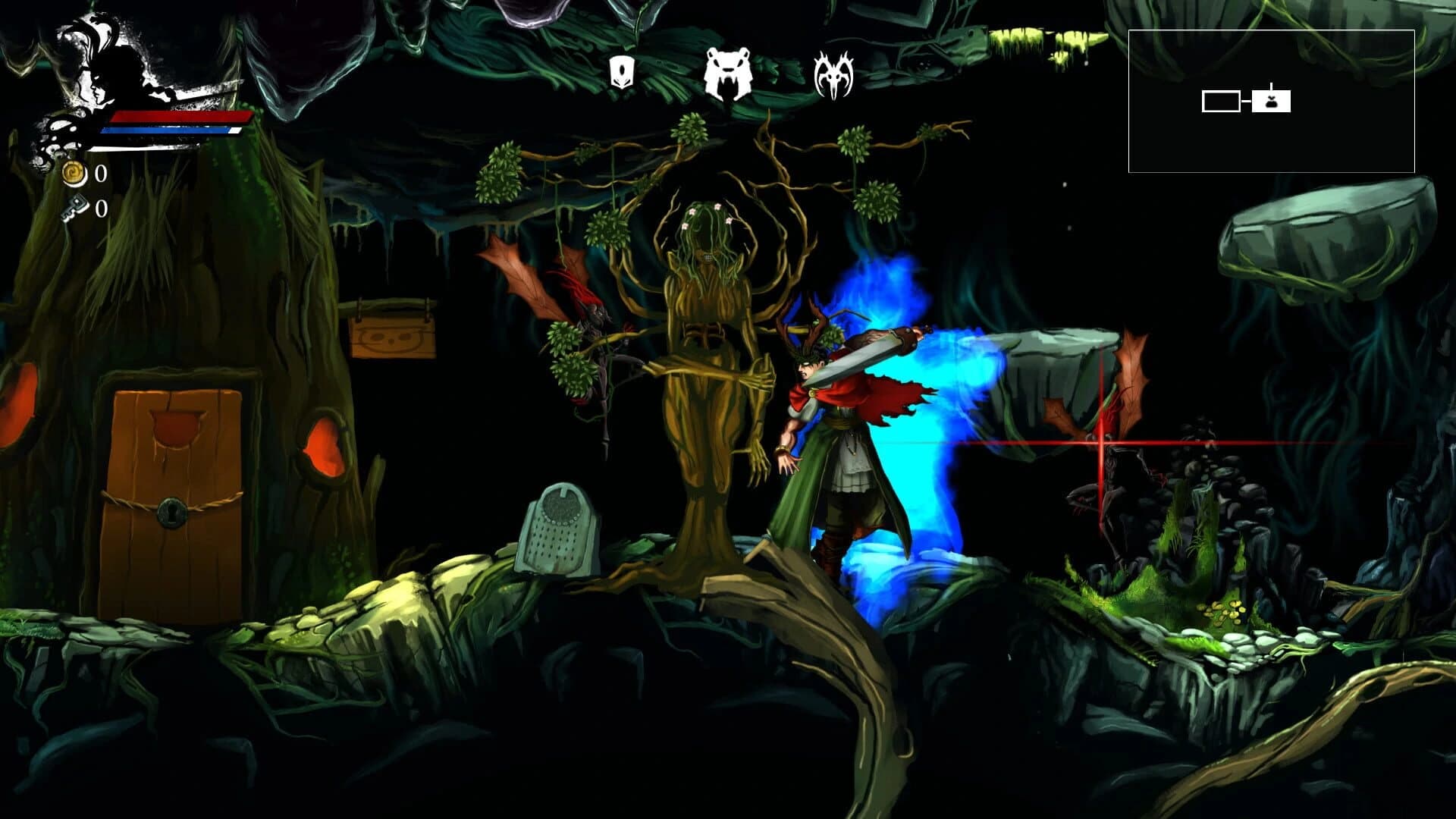Choose the horned demon skull ability icon
1456x819 pixels.
pos(834,73)
